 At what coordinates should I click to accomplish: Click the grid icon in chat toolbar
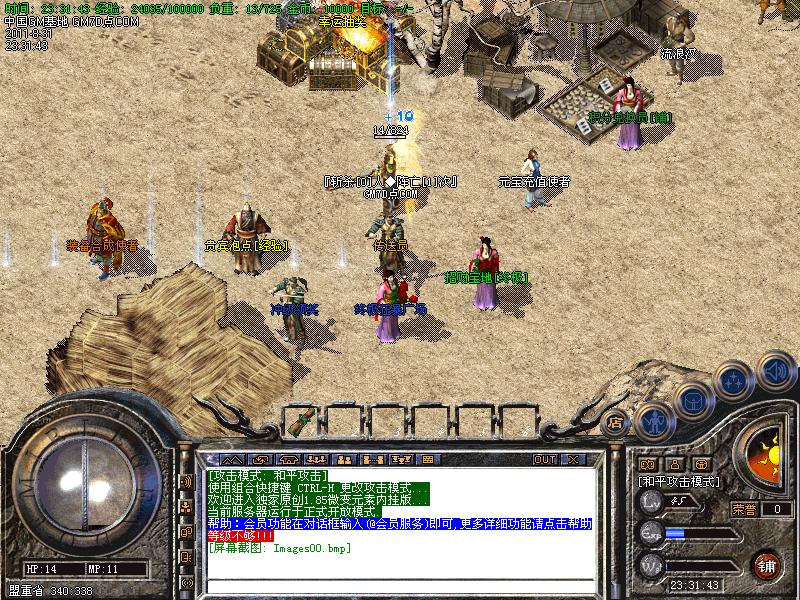tap(429, 460)
